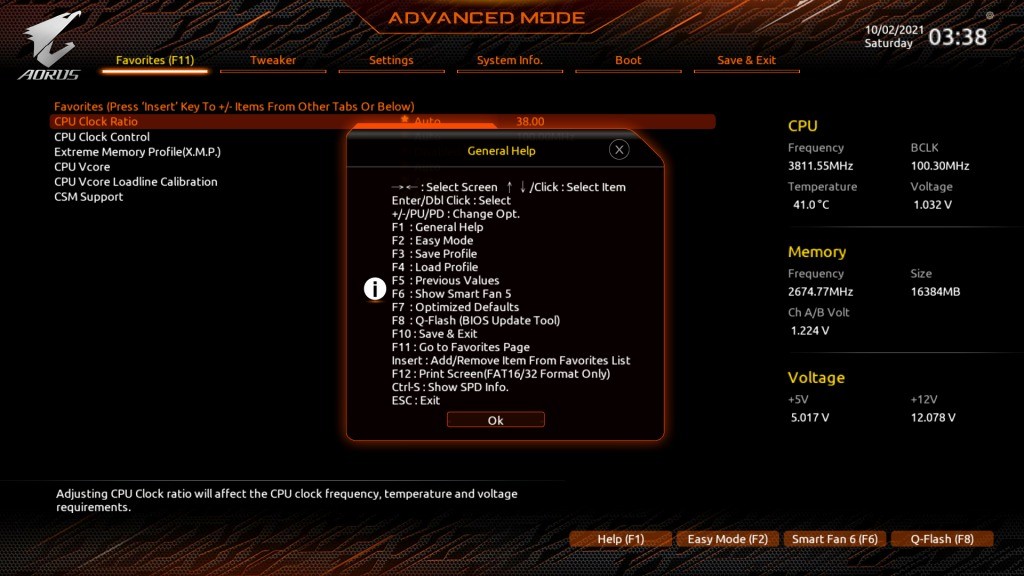Open the Settings tab
This screenshot has width=1024, height=576.
(391, 61)
